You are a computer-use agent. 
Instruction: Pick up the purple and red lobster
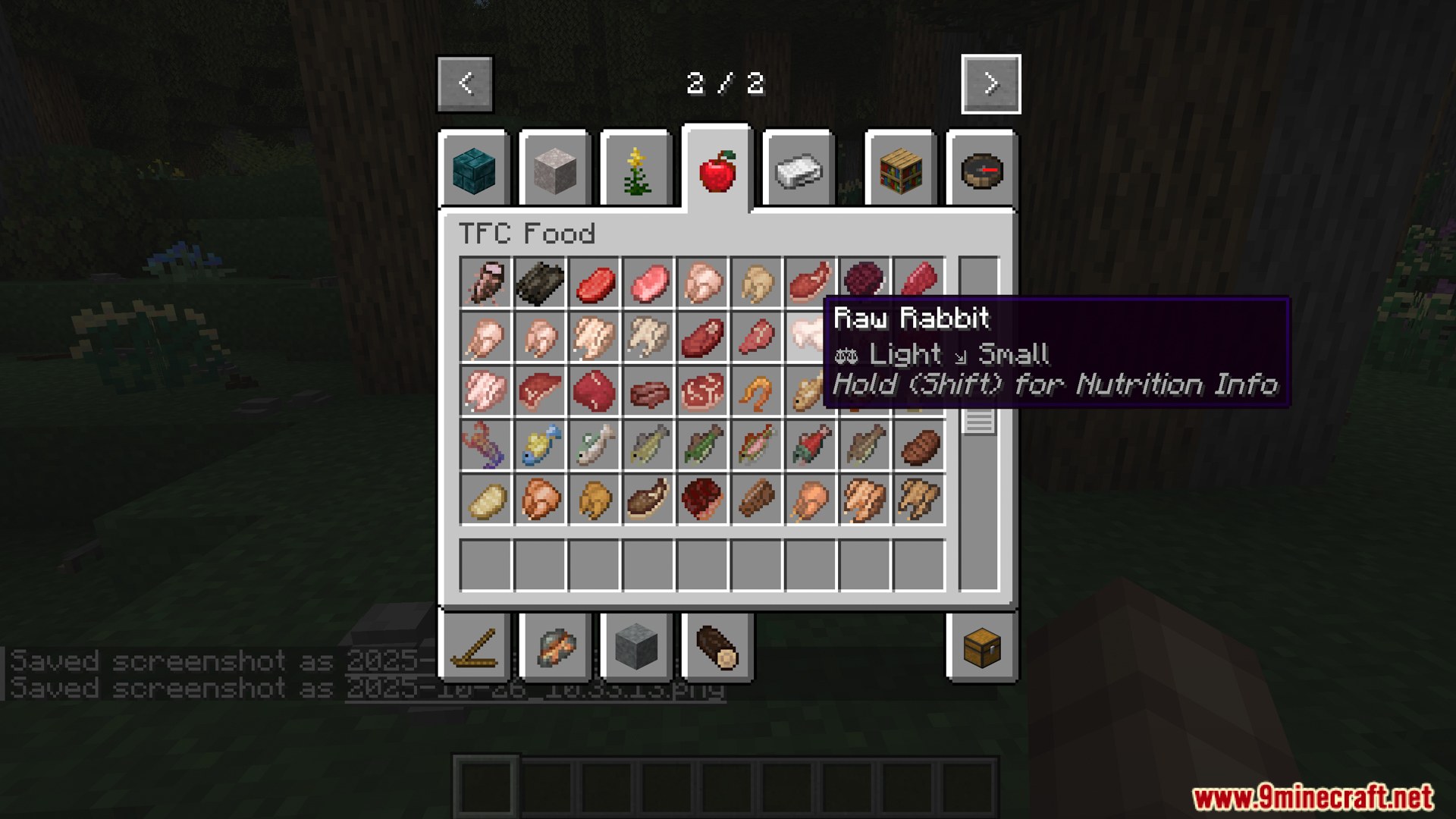pos(485,445)
